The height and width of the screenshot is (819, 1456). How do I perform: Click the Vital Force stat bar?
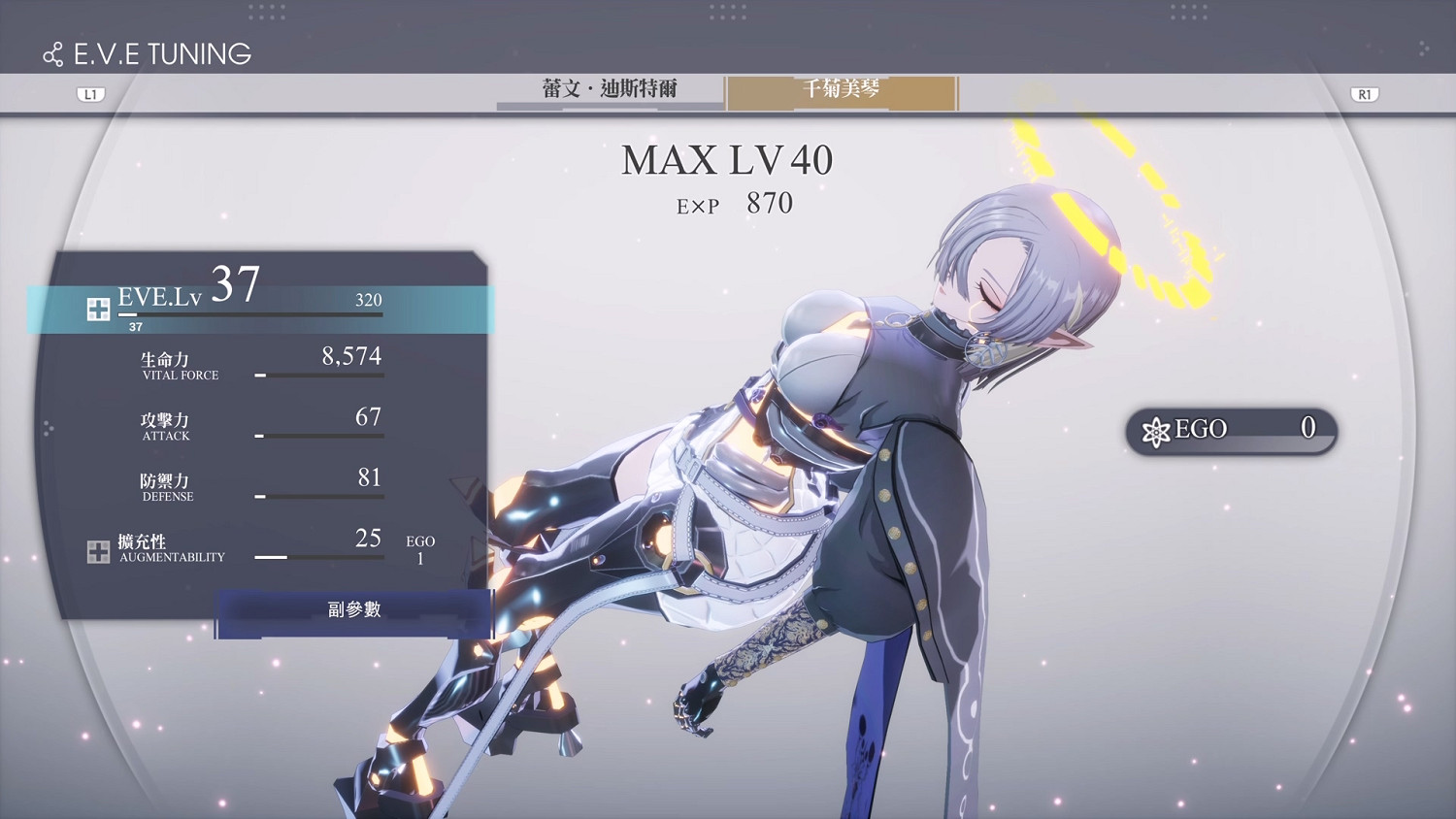tap(320, 373)
